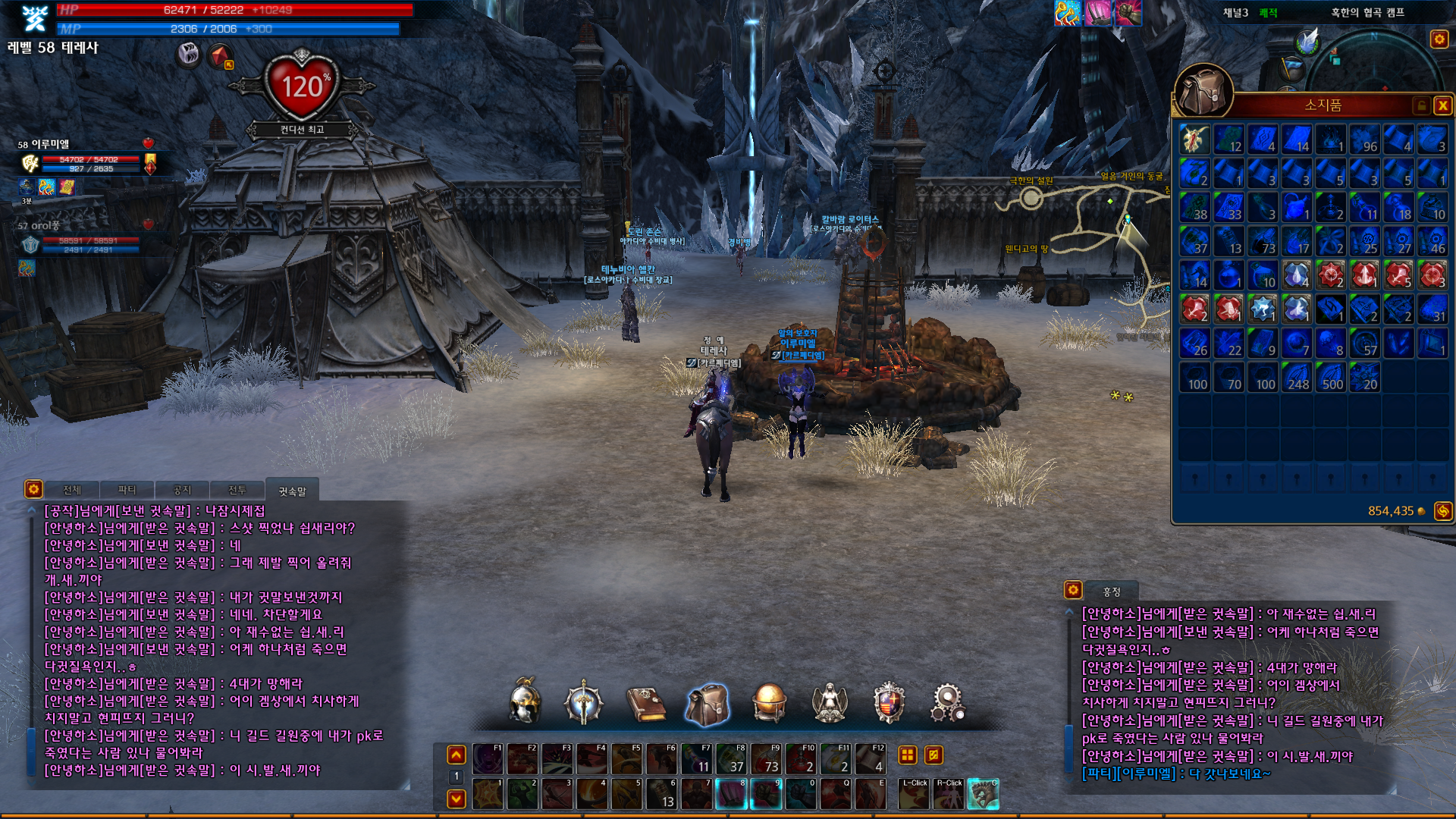Open the leather book journal menu icon

point(646,703)
